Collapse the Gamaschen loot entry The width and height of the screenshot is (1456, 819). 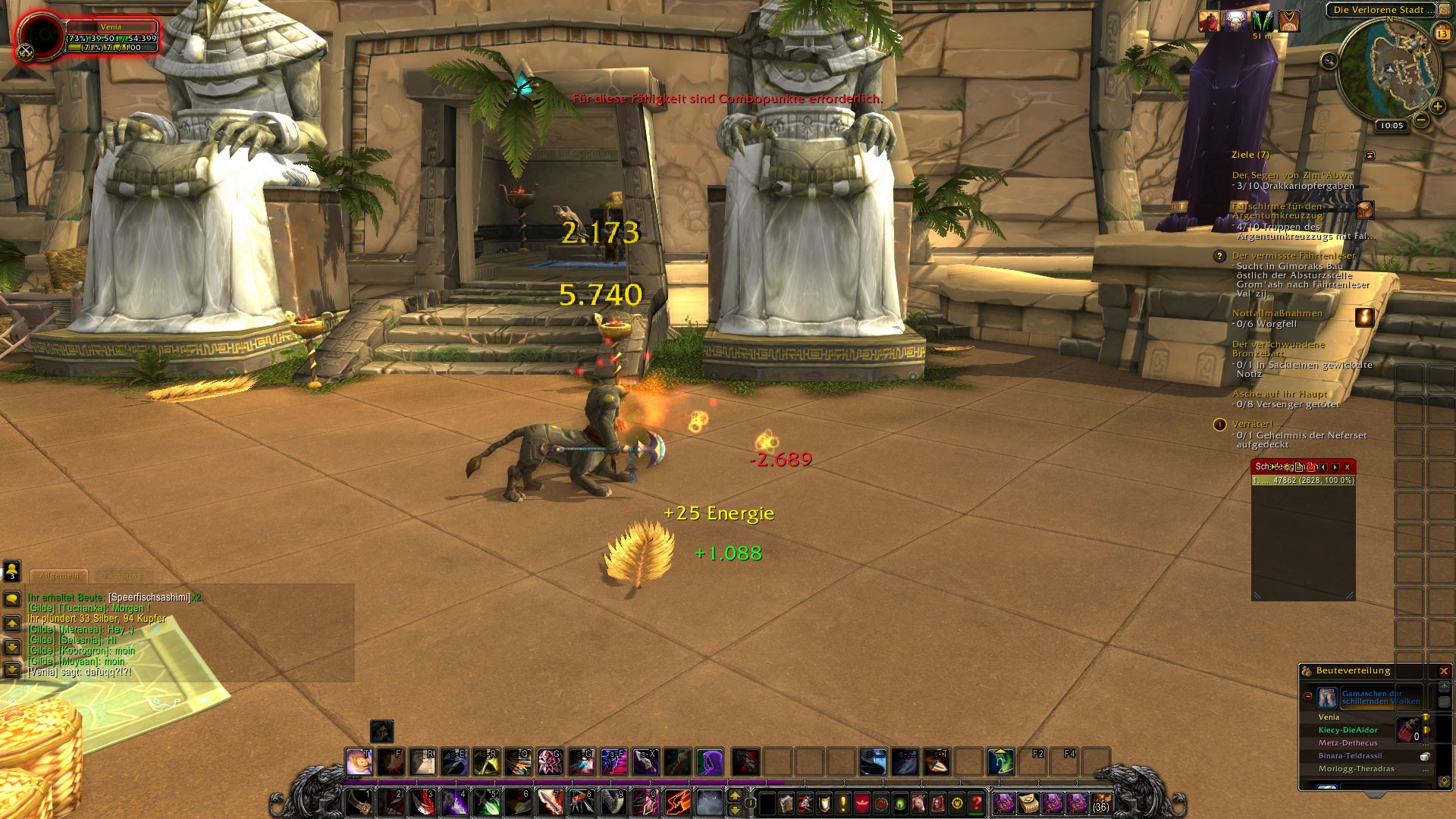point(1308,696)
